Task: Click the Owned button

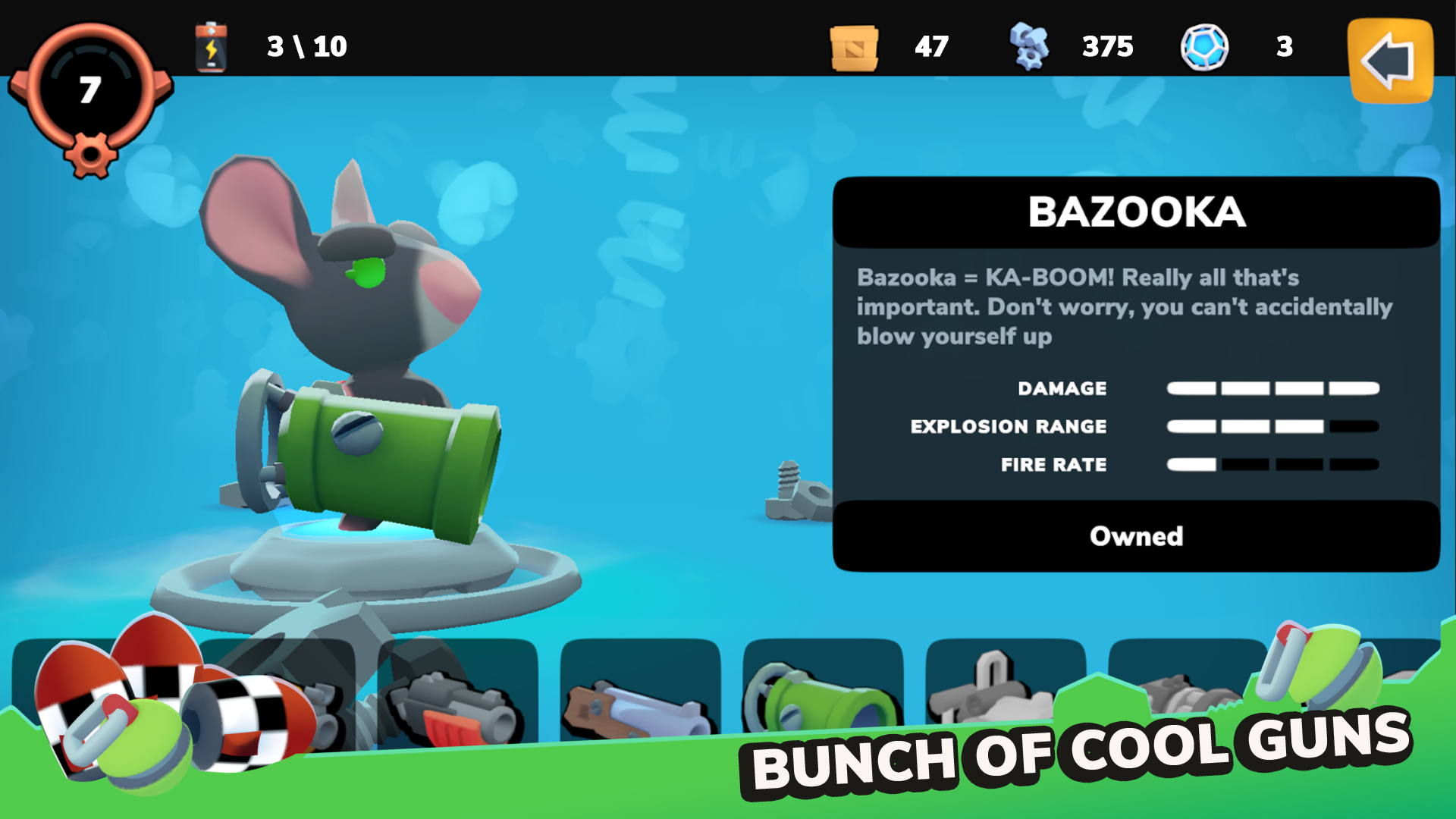Action: click(1136, 536)
